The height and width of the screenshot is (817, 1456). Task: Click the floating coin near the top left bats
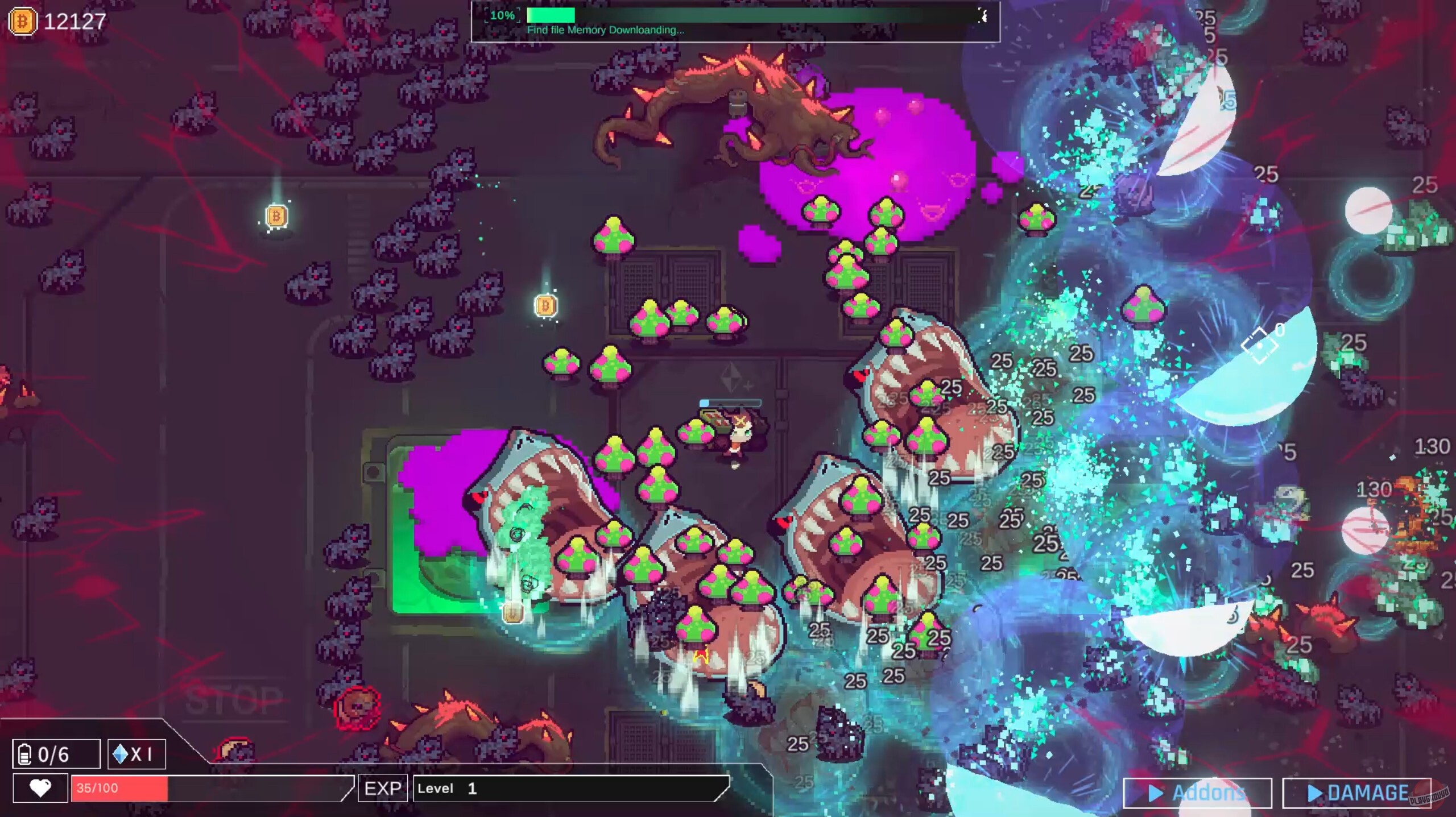tap(277, 216)
